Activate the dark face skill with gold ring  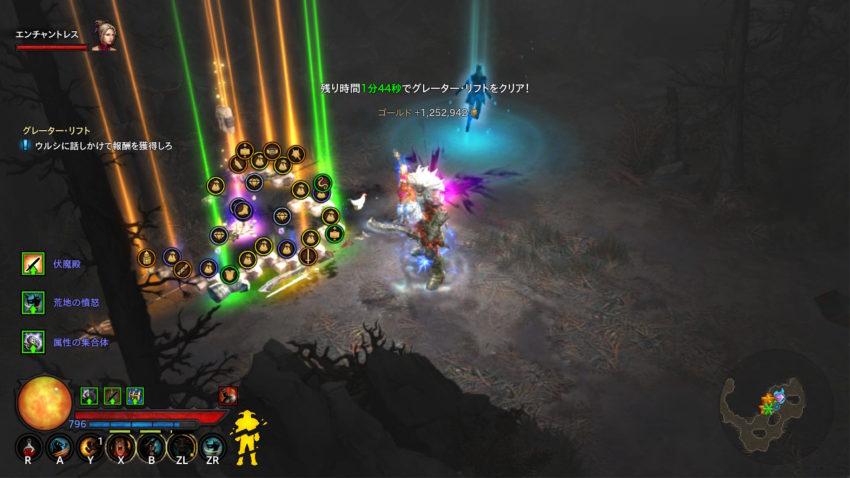point(182,447)
